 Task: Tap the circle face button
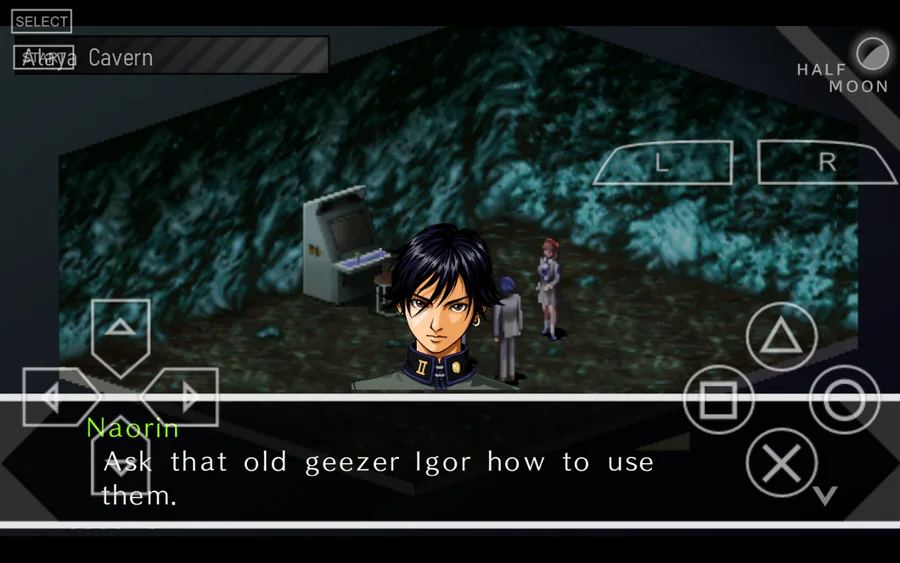pos(844,400)
